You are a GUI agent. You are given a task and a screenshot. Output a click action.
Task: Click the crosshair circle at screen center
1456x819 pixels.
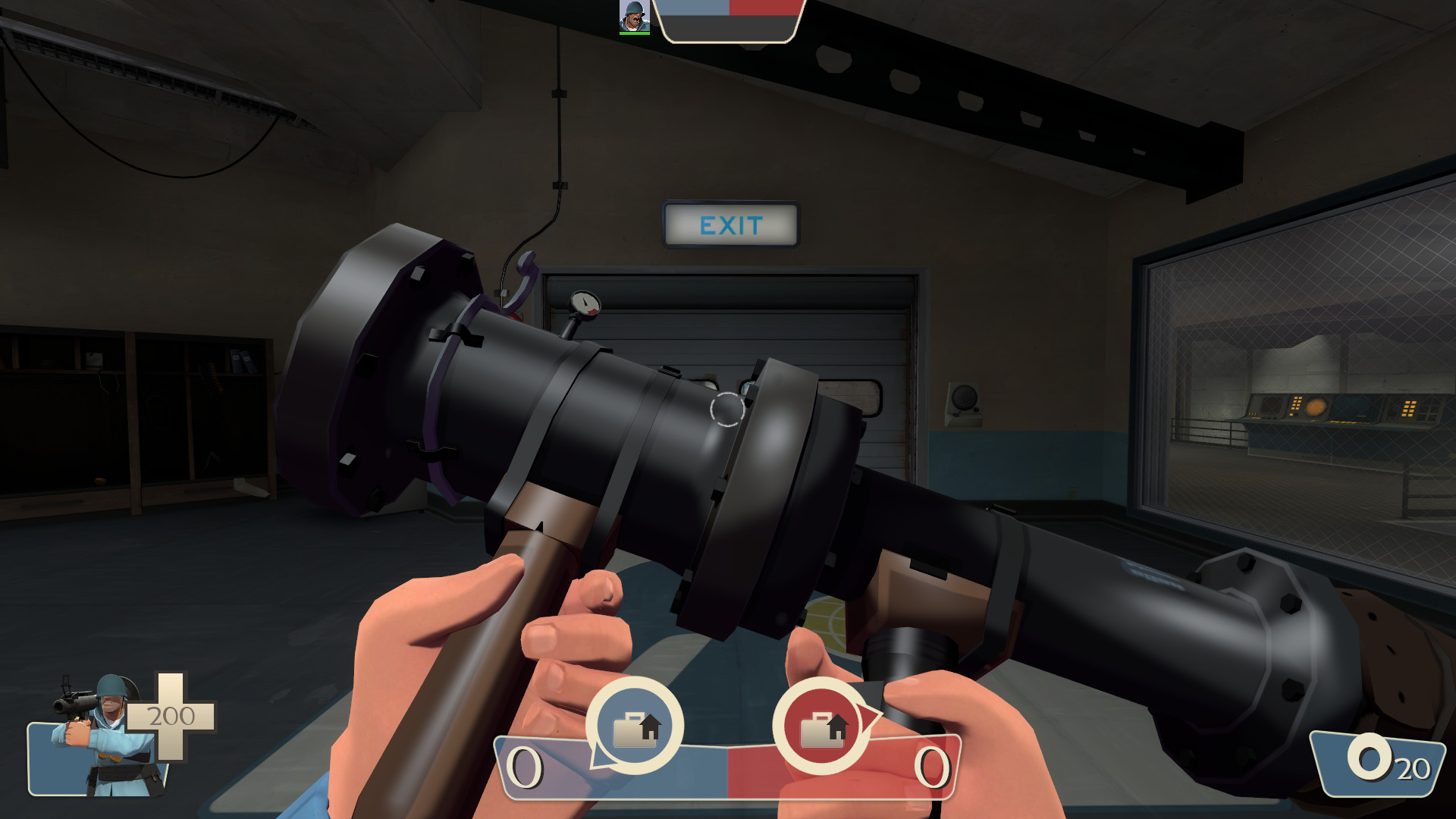[x=726, y=411]
